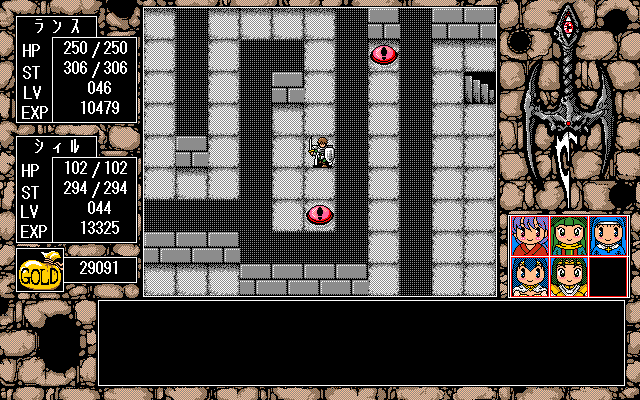The width and height of the screenshot is (640, 400).
Task: Select the blue-haired girl with star hairpins
Action: point(530,276)
